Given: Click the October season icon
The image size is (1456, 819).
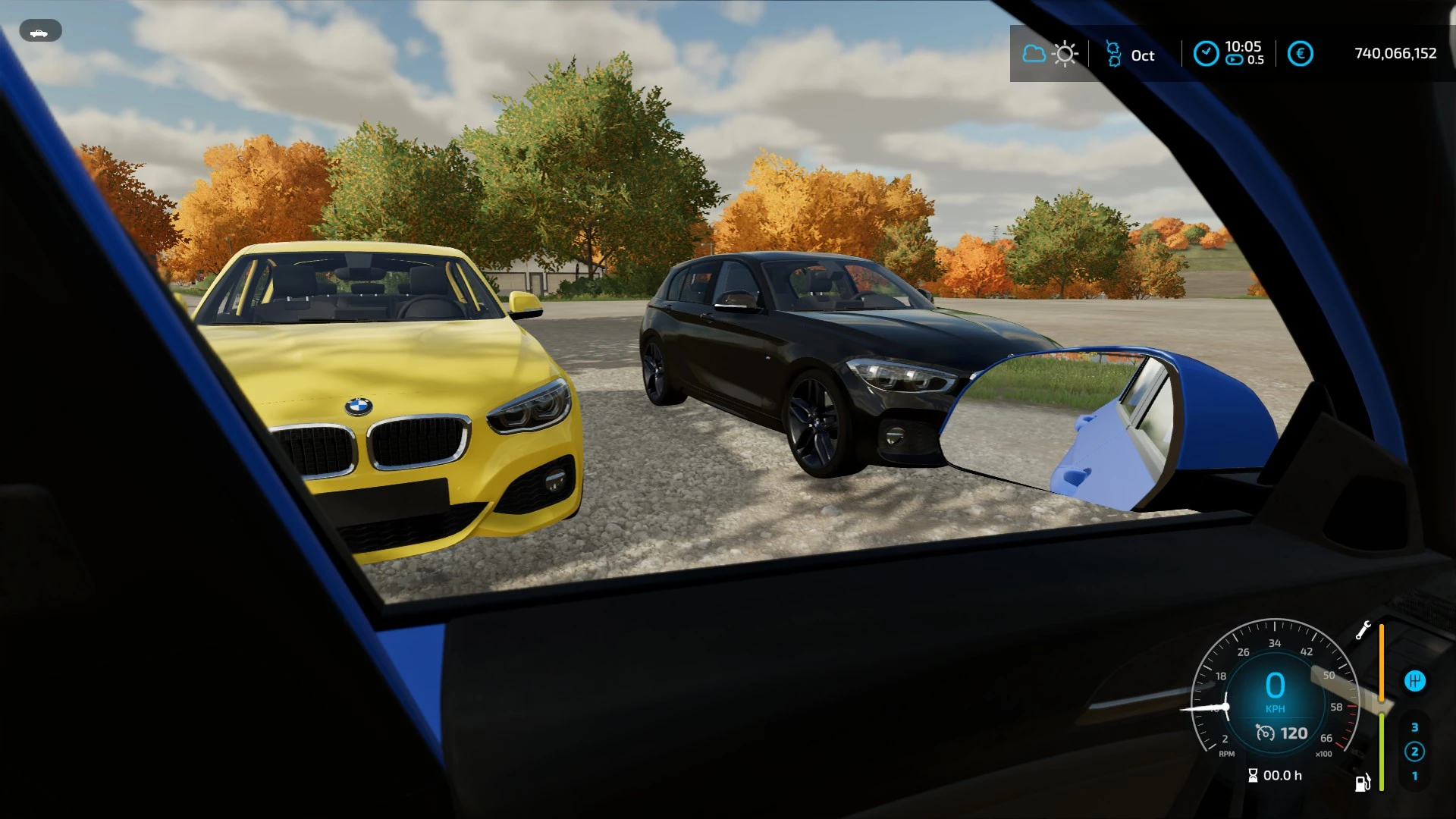Looking at the screenshot, I should pyautogui.click(x=1113, y=54).
